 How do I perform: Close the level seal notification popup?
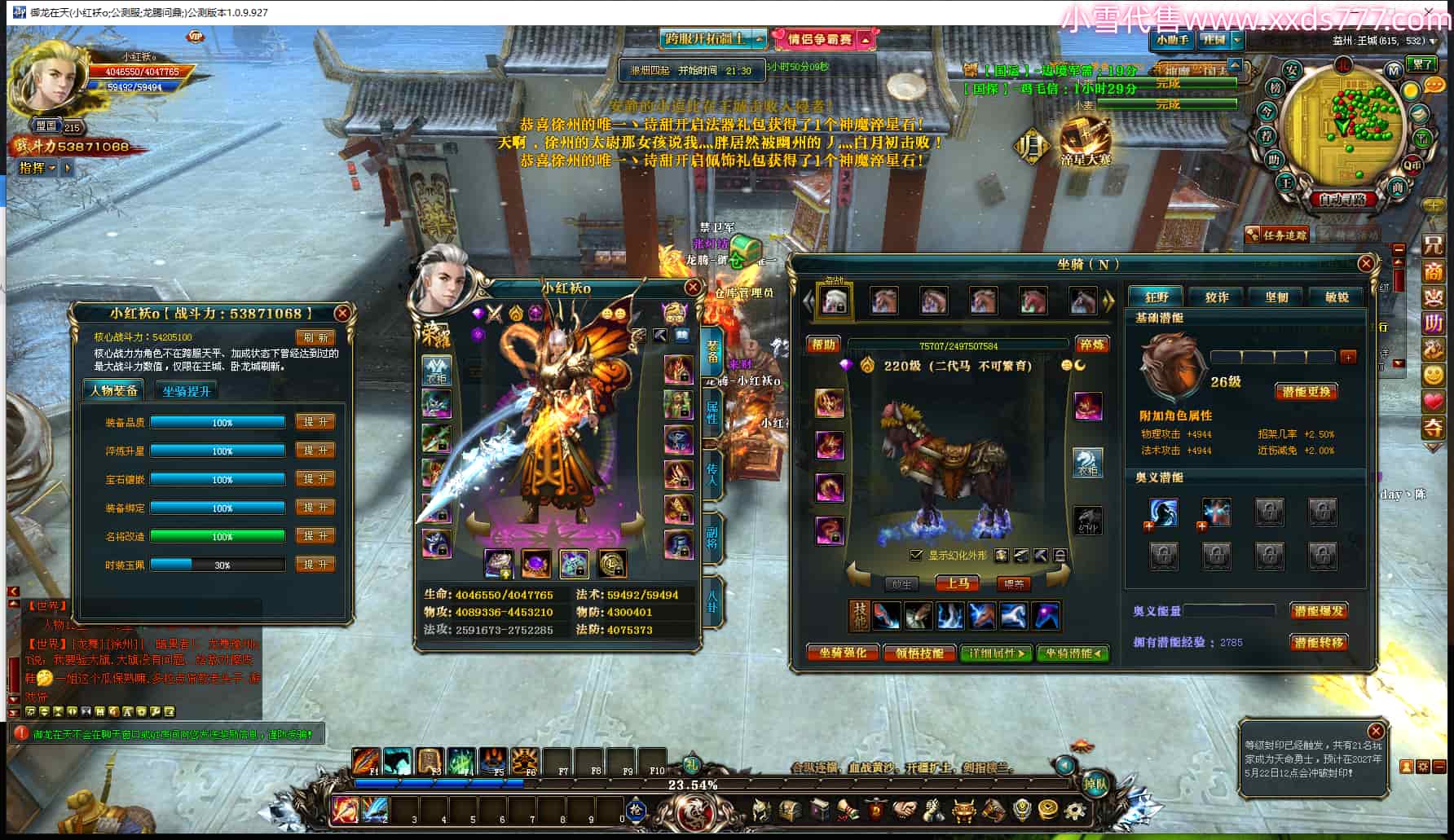tap(1376, 731)
